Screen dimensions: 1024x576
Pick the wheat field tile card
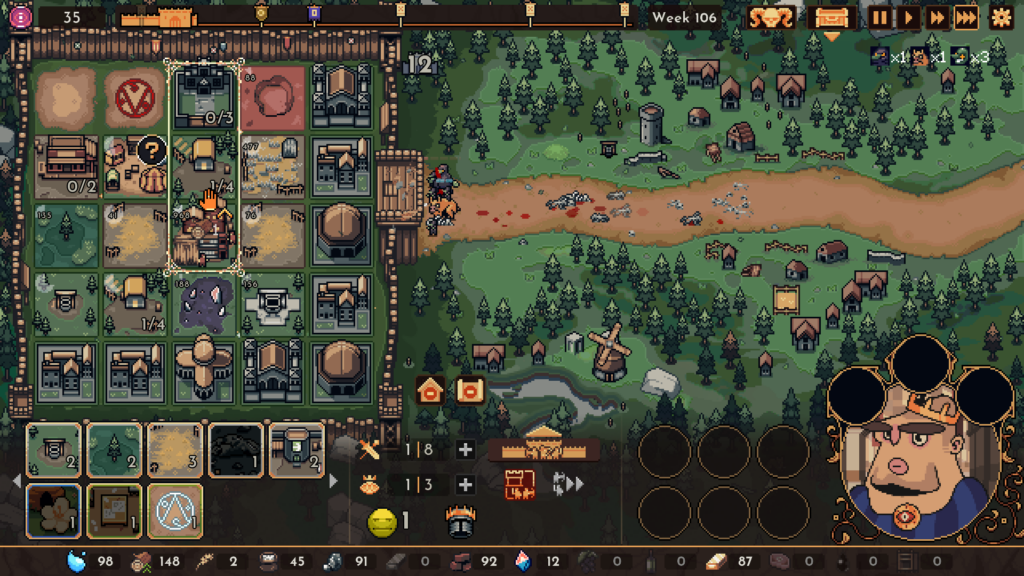175,449
